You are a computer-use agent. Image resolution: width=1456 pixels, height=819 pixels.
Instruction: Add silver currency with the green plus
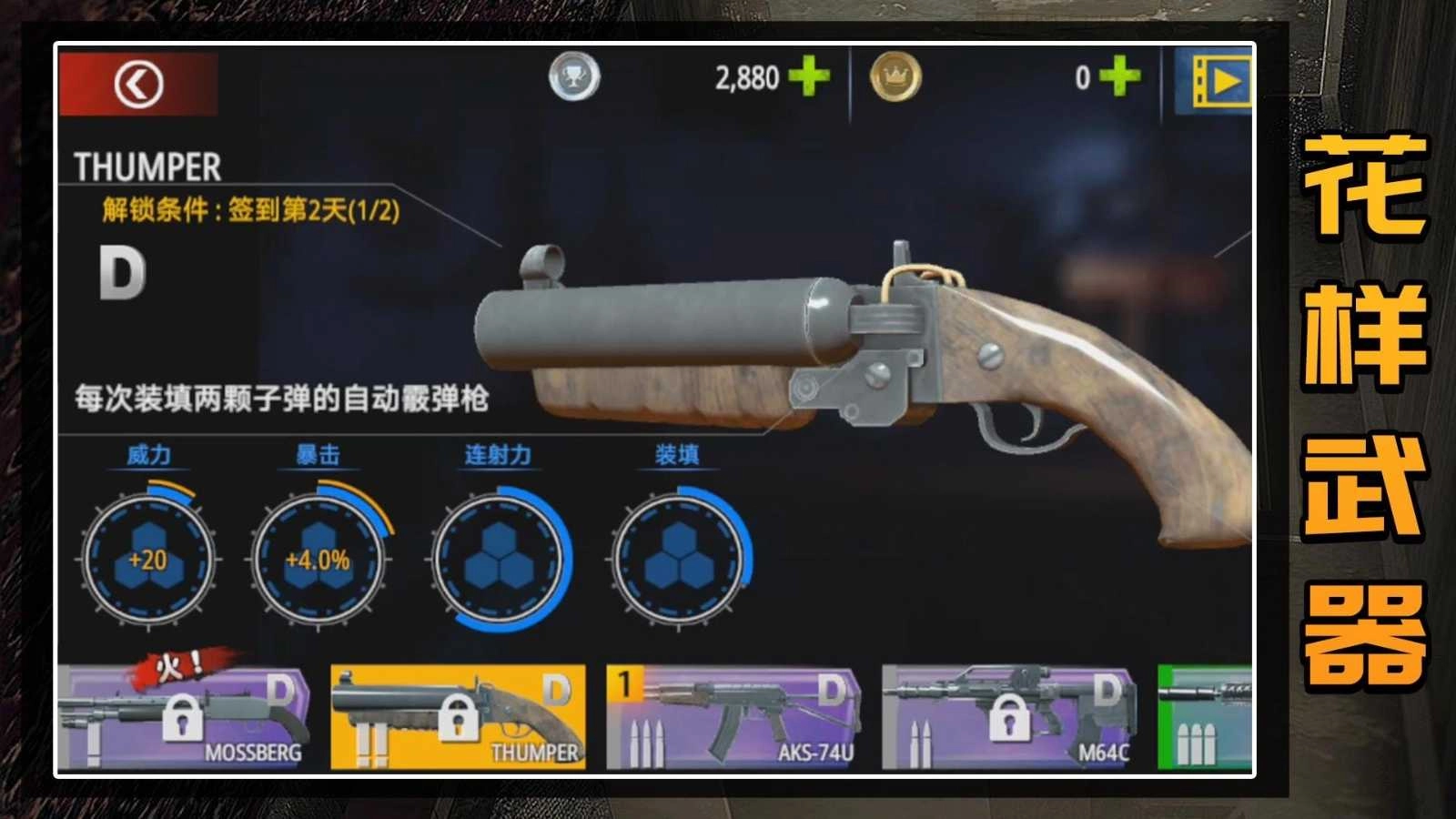809,76
